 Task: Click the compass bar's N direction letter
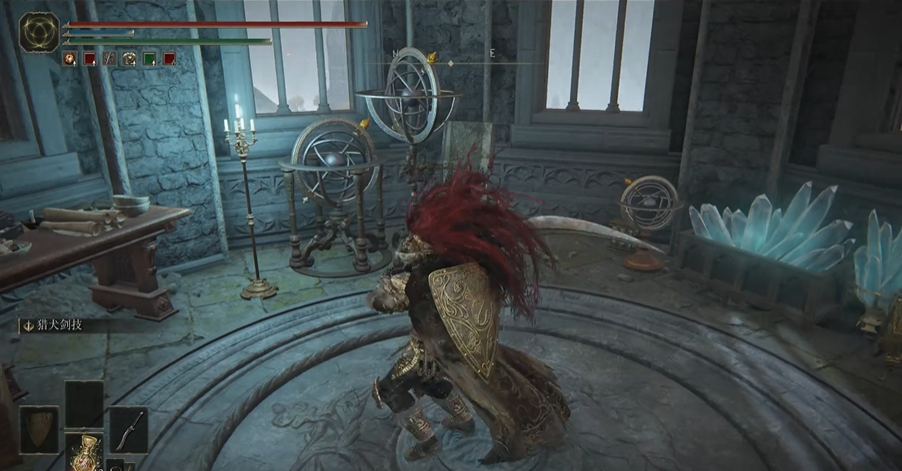tap(394, 56)
